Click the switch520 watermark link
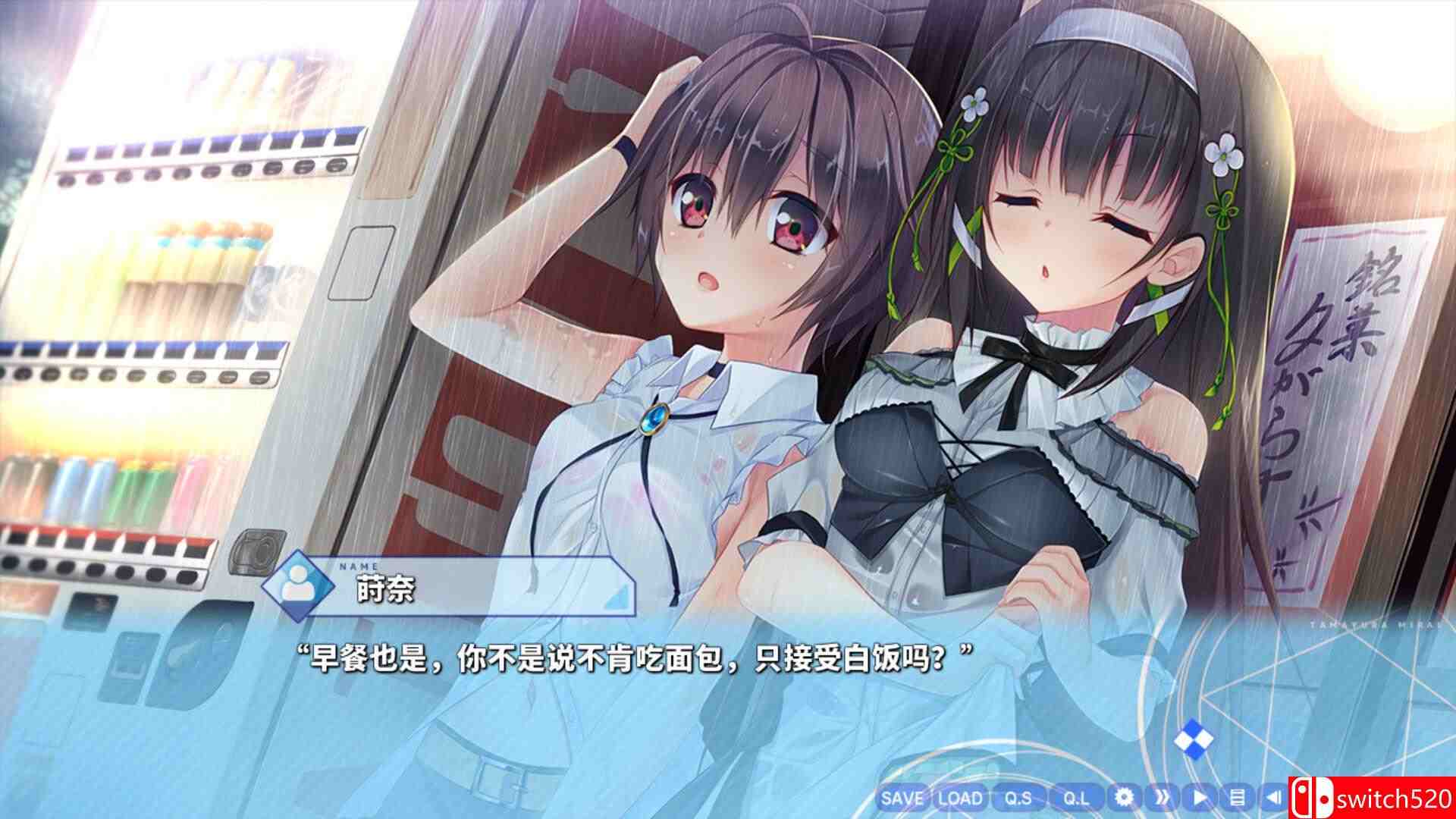 coord(1394,798)
